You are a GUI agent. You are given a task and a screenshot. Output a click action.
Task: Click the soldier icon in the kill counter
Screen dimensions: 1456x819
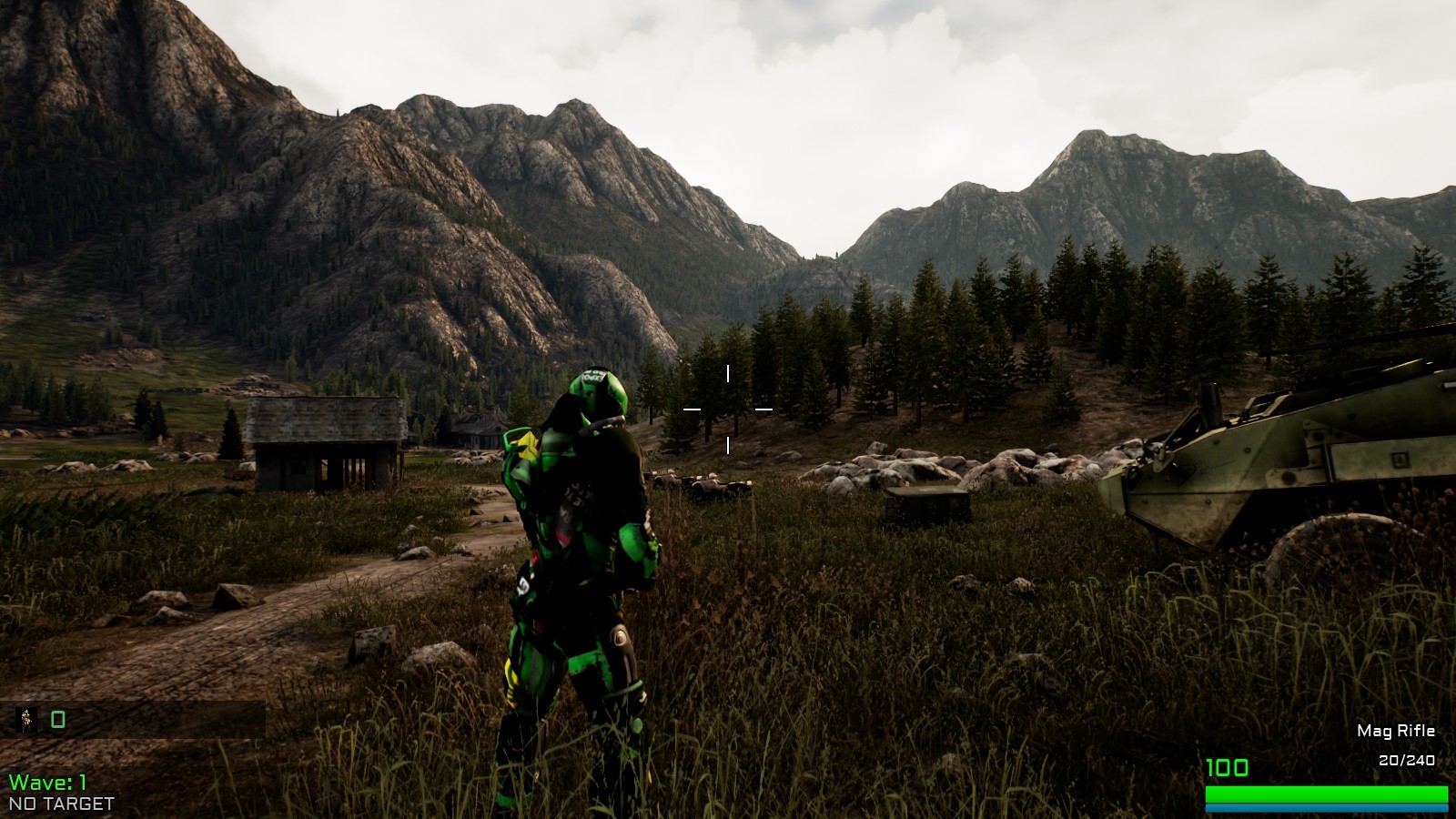26,720
